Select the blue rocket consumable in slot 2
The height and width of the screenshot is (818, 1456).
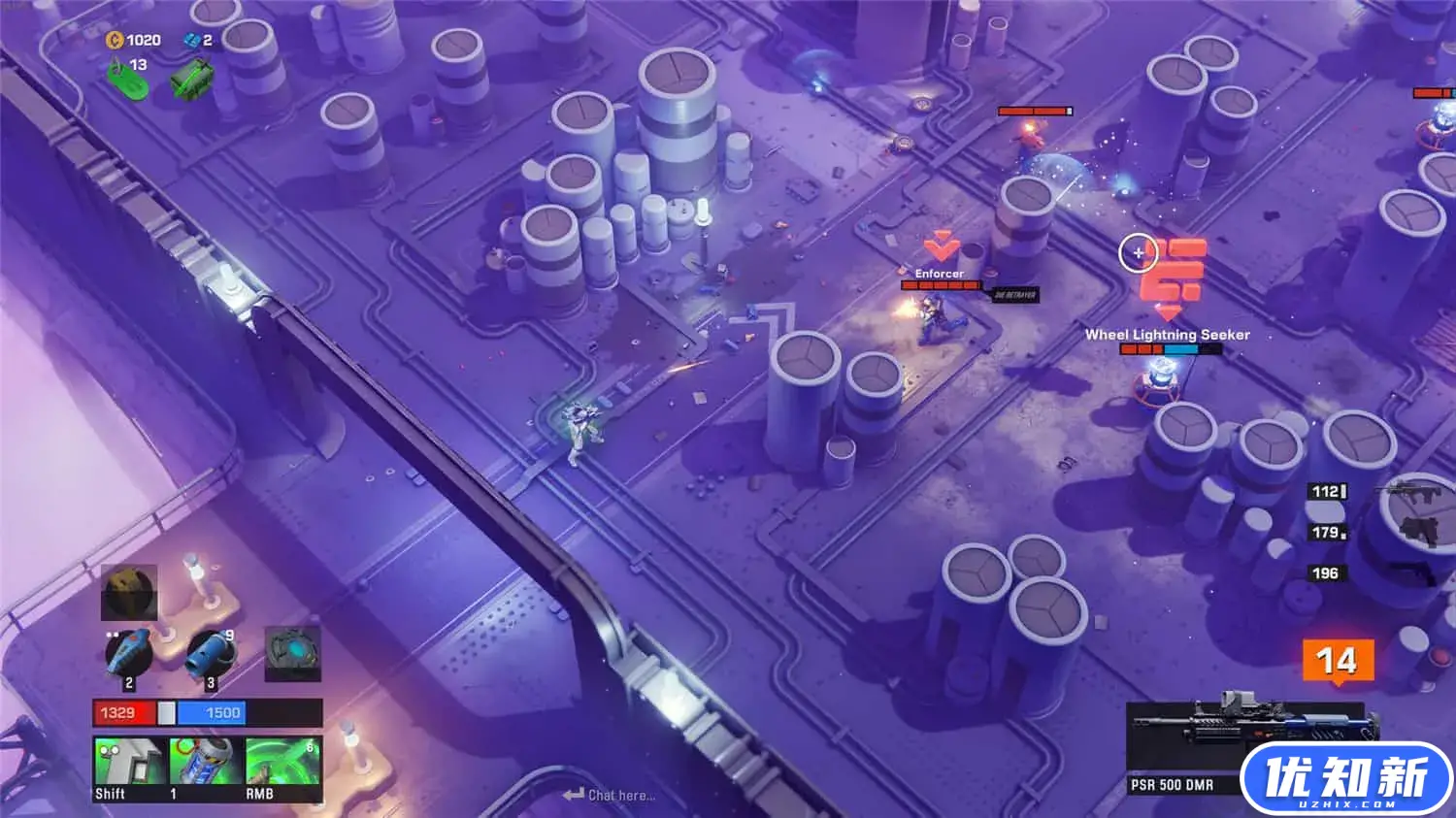[x=129, y=654]
